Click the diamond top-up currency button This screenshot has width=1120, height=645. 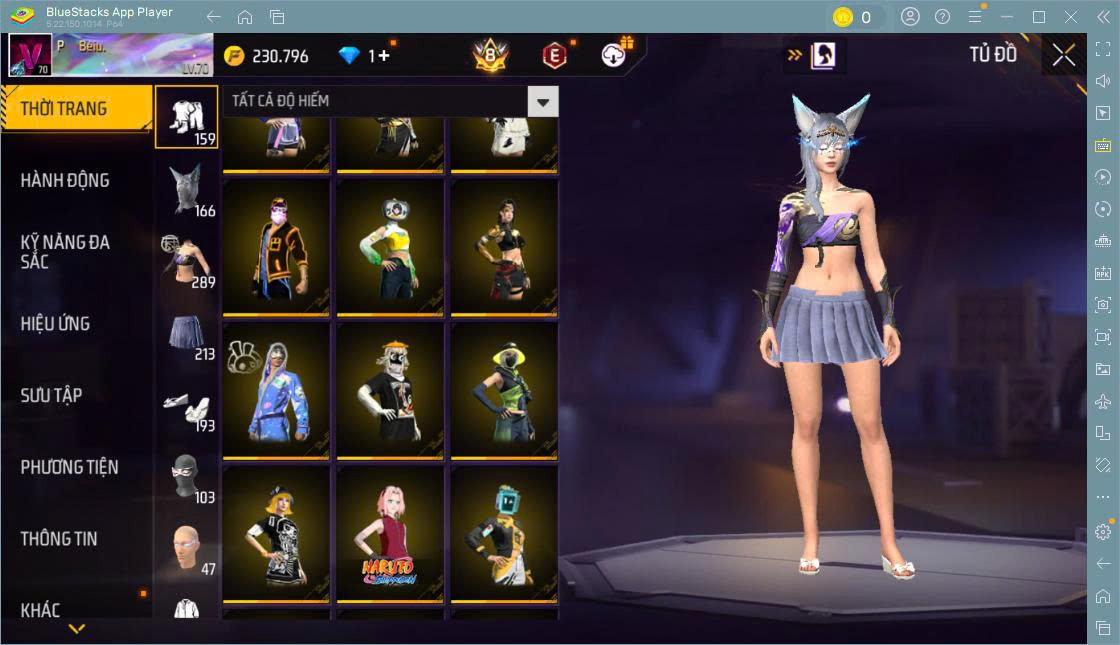pos(368,56)
